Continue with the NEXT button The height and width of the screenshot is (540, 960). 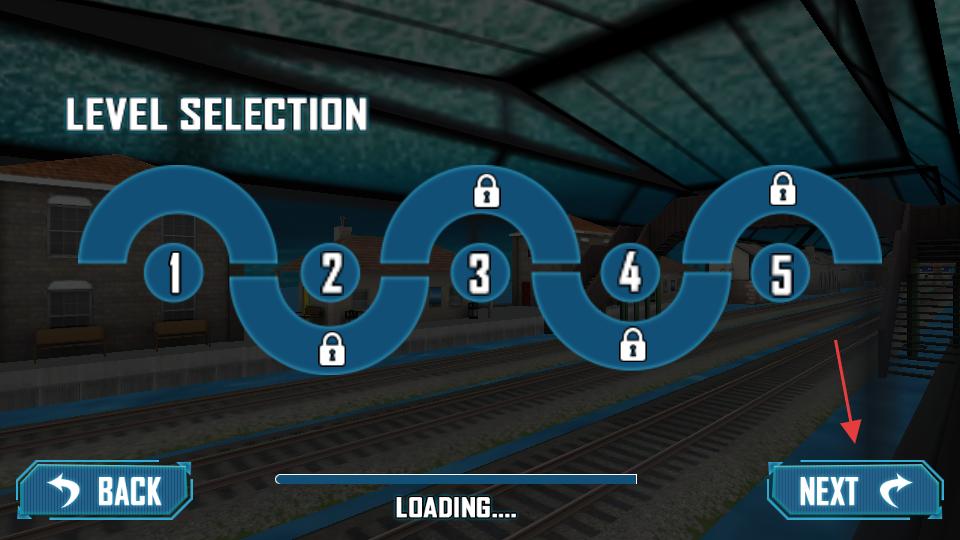click(854, 490)
